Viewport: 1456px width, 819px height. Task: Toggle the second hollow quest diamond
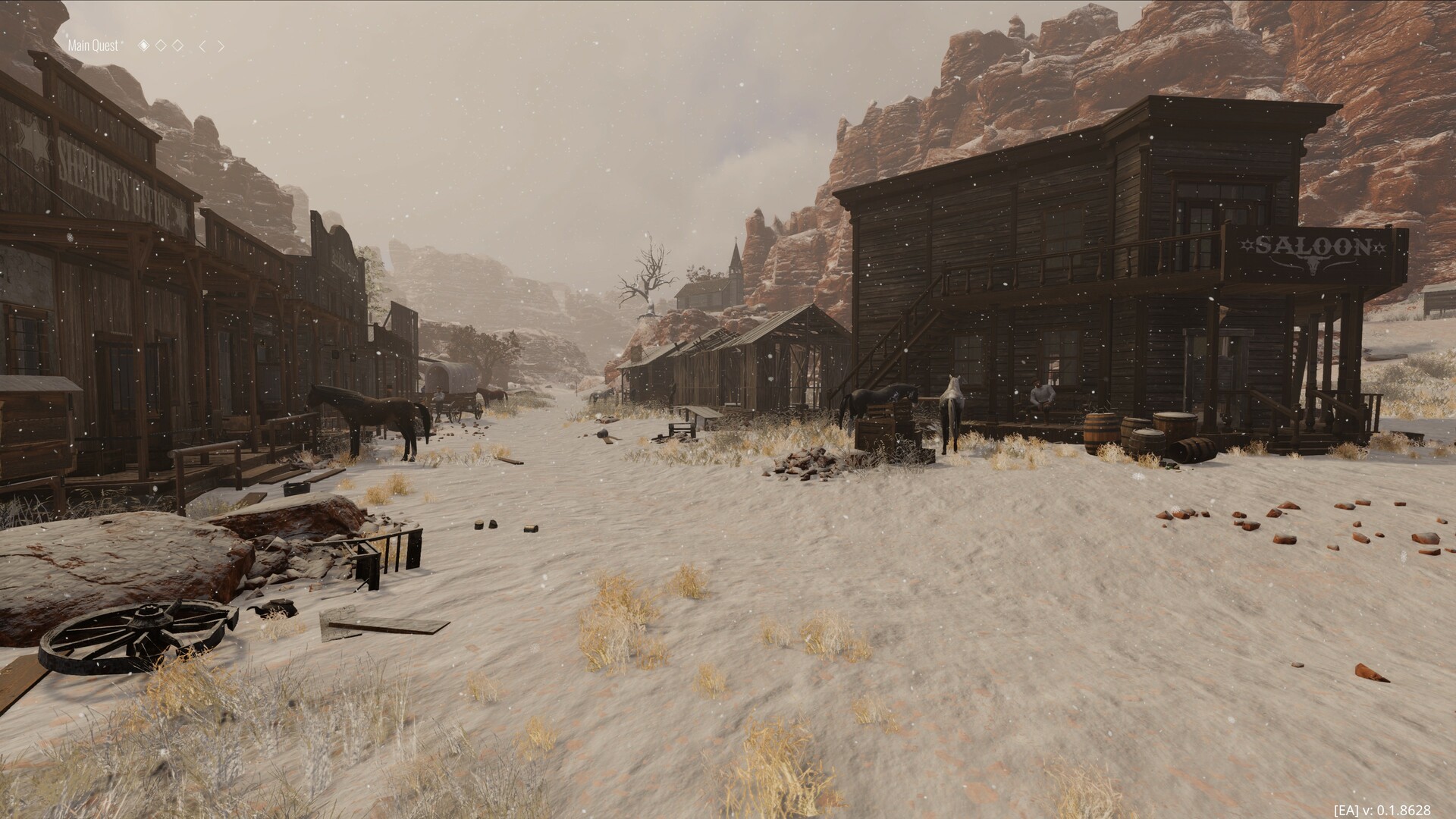pos(161,45)
